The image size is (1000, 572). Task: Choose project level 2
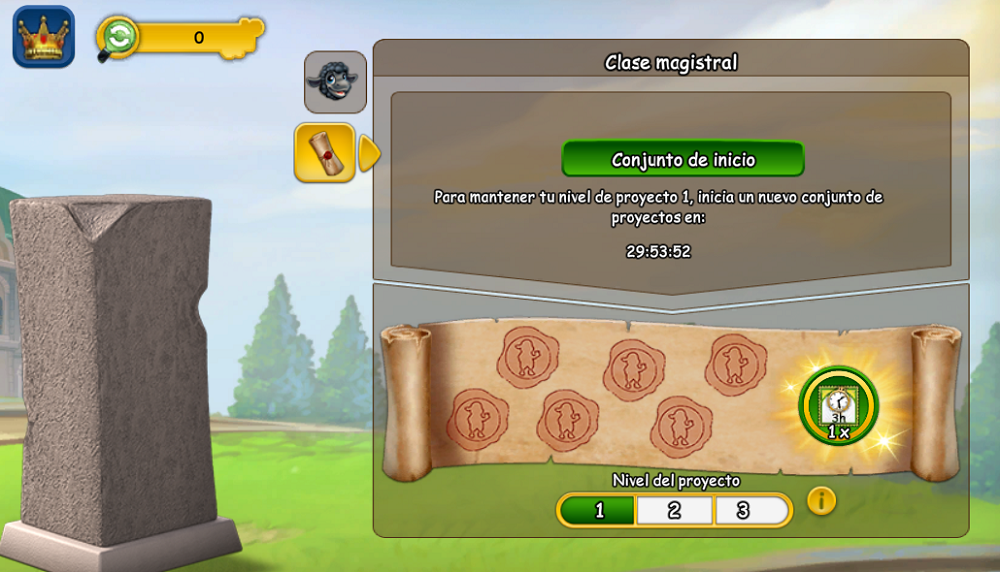(x=675, y=510)
